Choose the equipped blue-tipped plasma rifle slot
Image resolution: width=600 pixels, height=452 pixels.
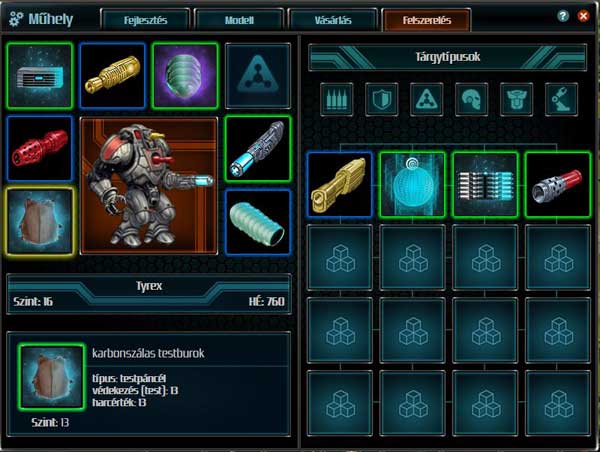258,149
